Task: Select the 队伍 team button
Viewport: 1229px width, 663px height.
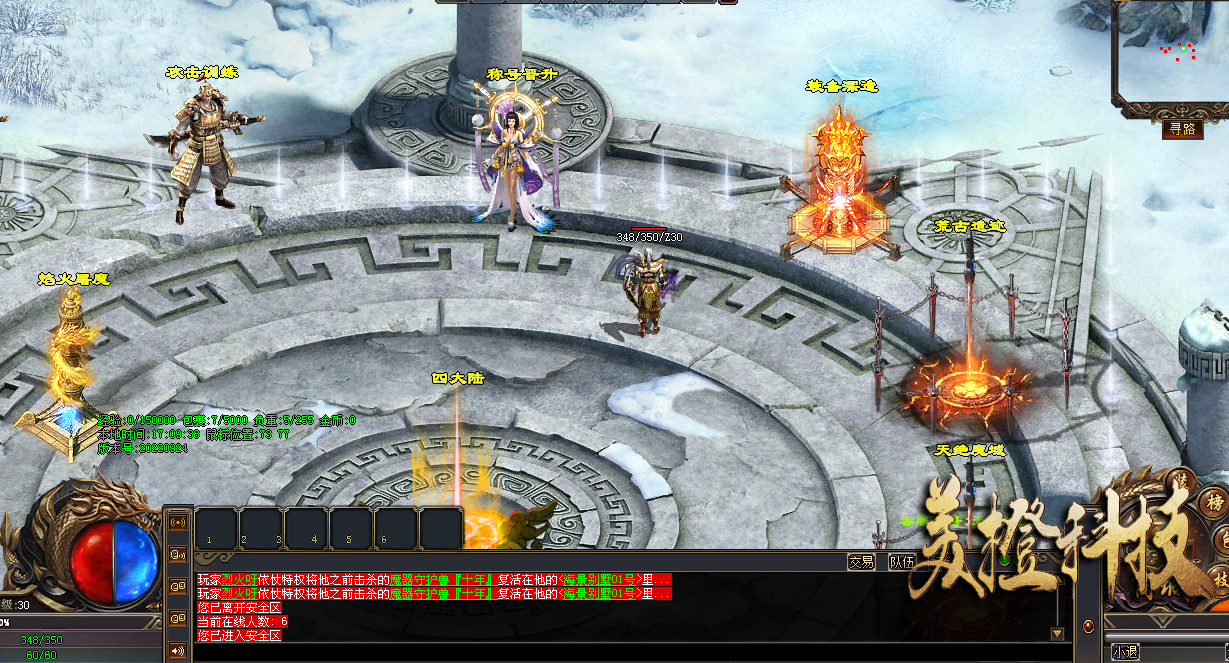Action: point(902,561)
